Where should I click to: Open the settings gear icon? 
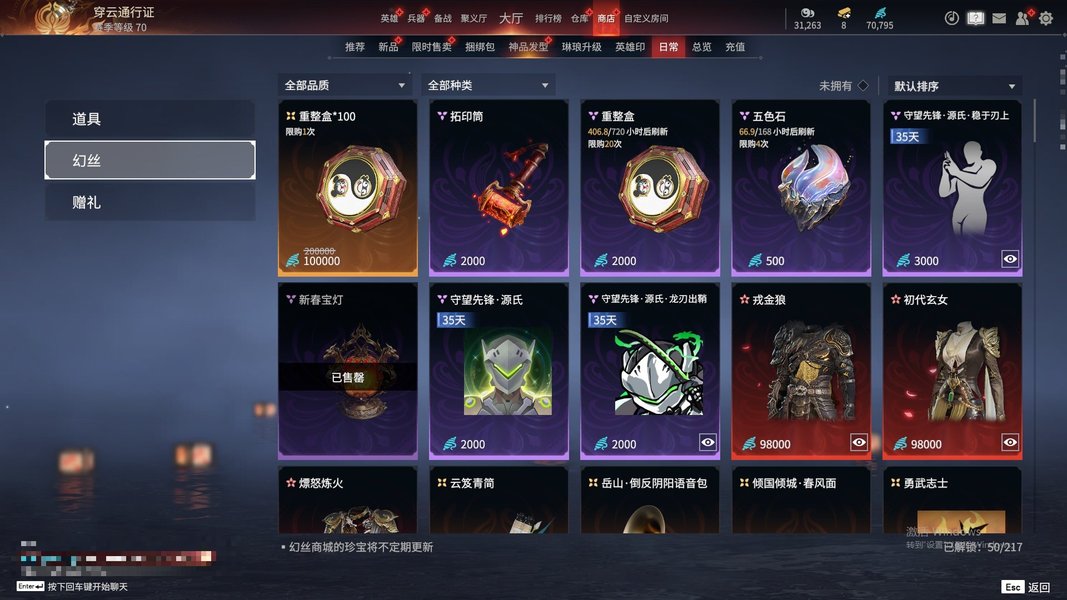(1046, 18)
